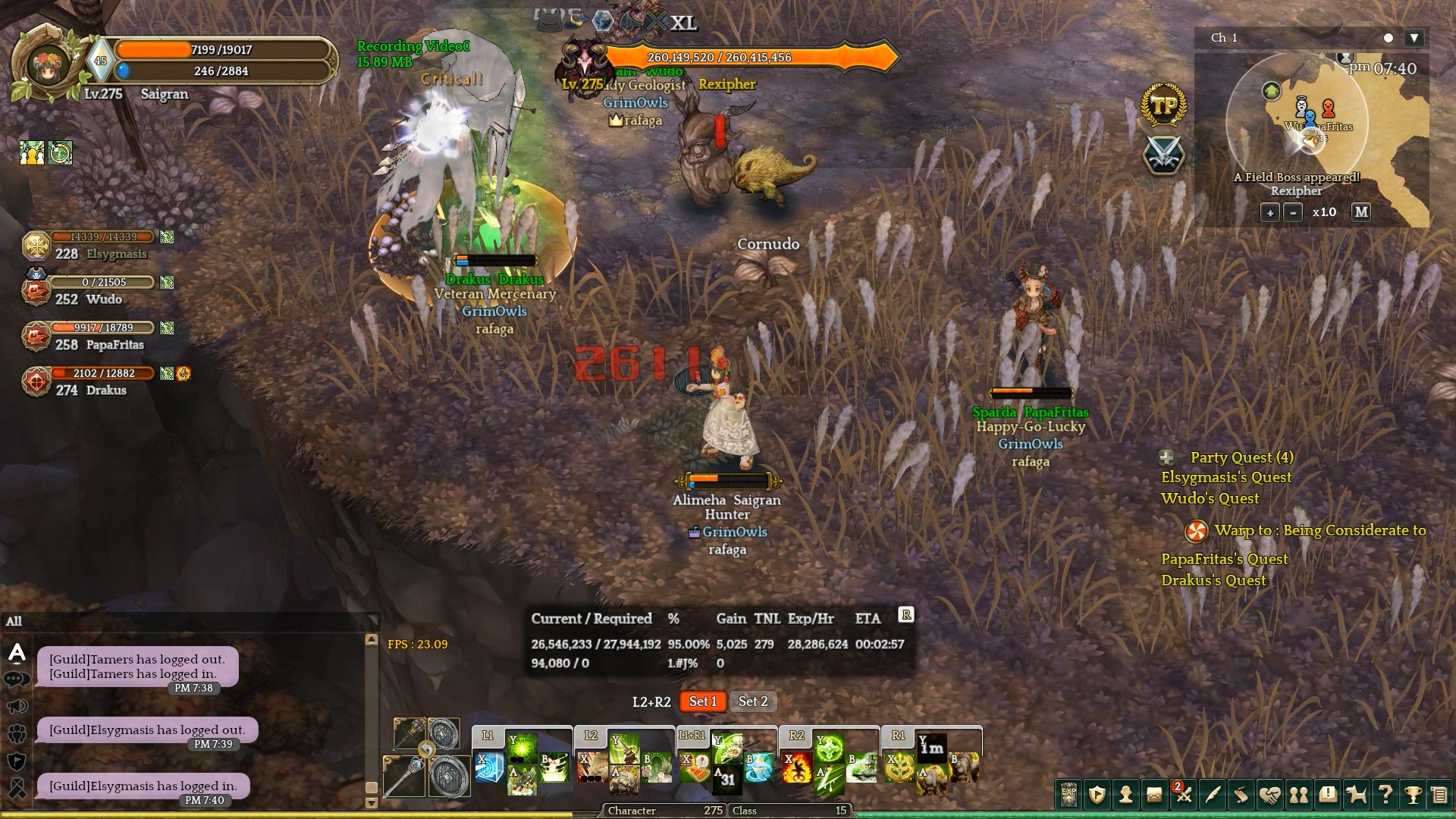Open the TP shop icon
The image size is (1456, 819).
(x=1163, y=107)
